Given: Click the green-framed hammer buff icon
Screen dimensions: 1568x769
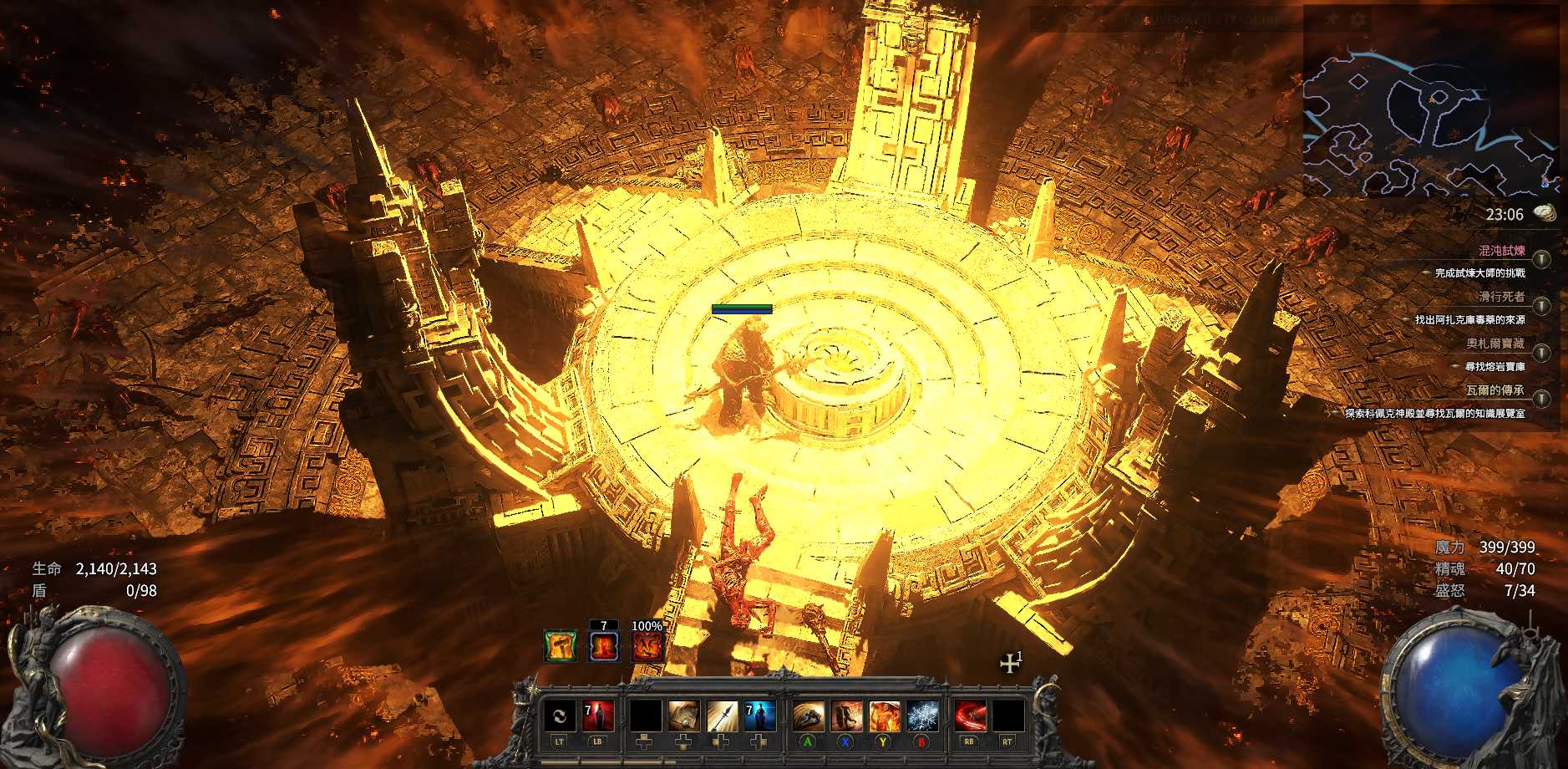Looking at the screenshot, I should point(560,646).
